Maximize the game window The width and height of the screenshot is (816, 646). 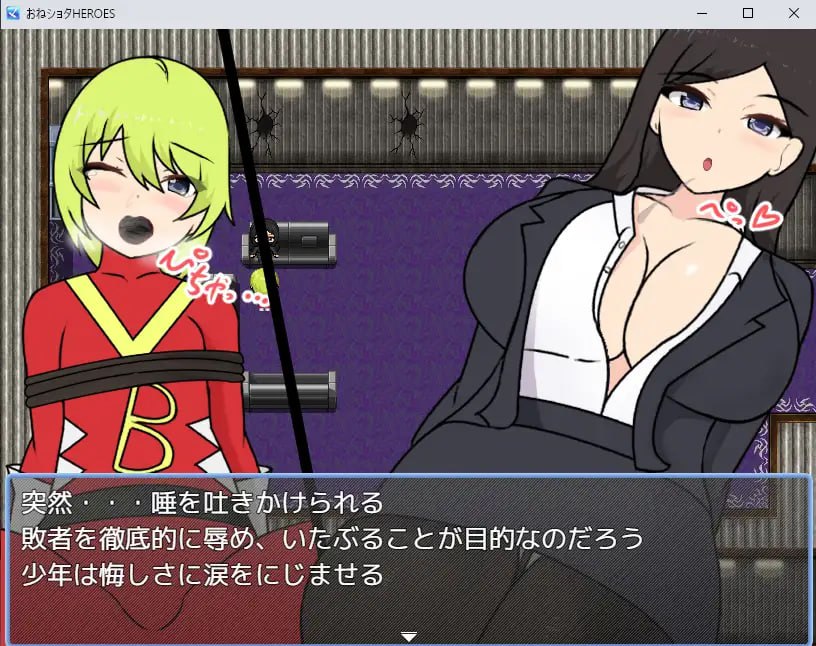(748, 13)
